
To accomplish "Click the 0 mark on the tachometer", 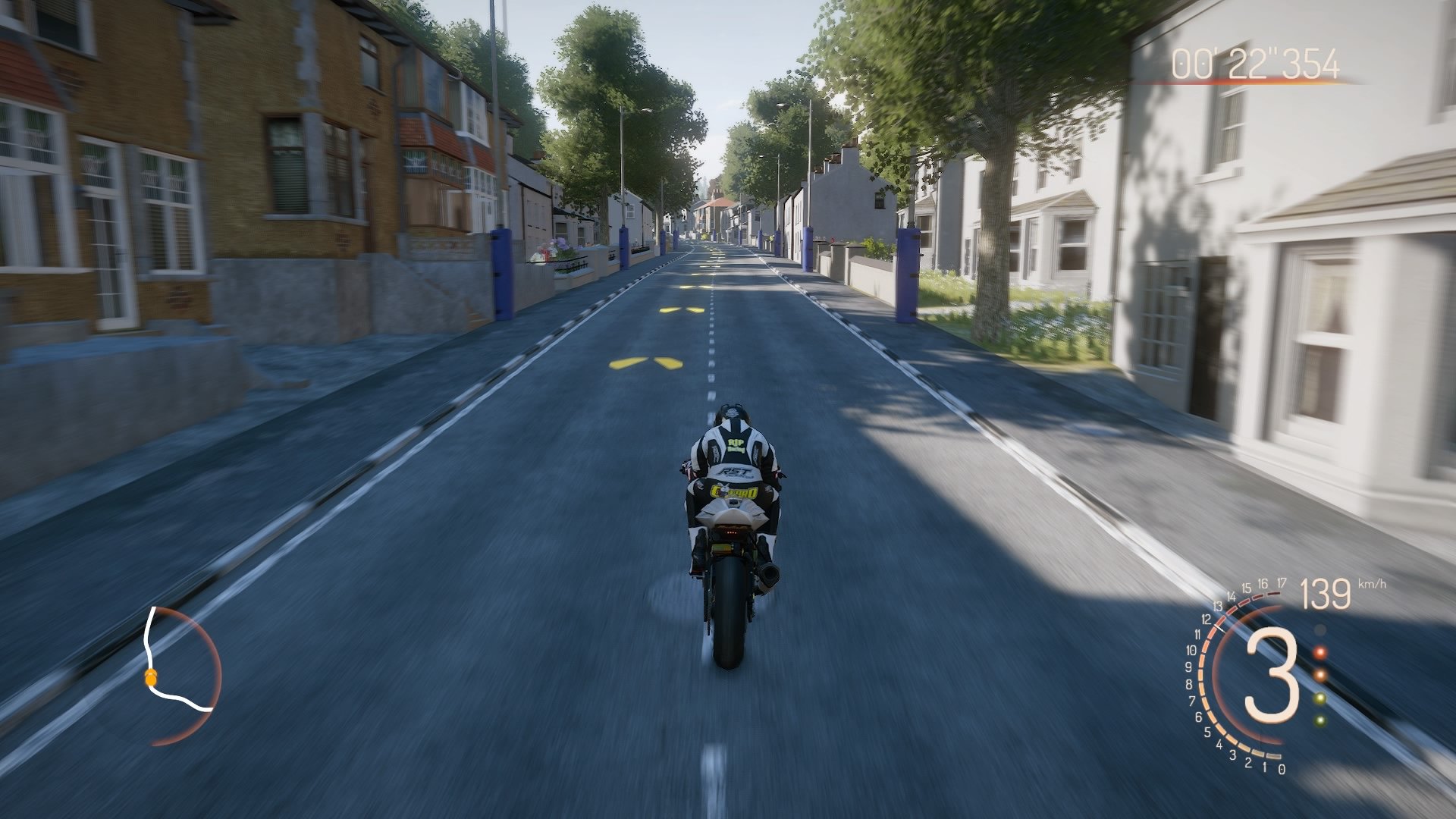I will coord(1281,768).
